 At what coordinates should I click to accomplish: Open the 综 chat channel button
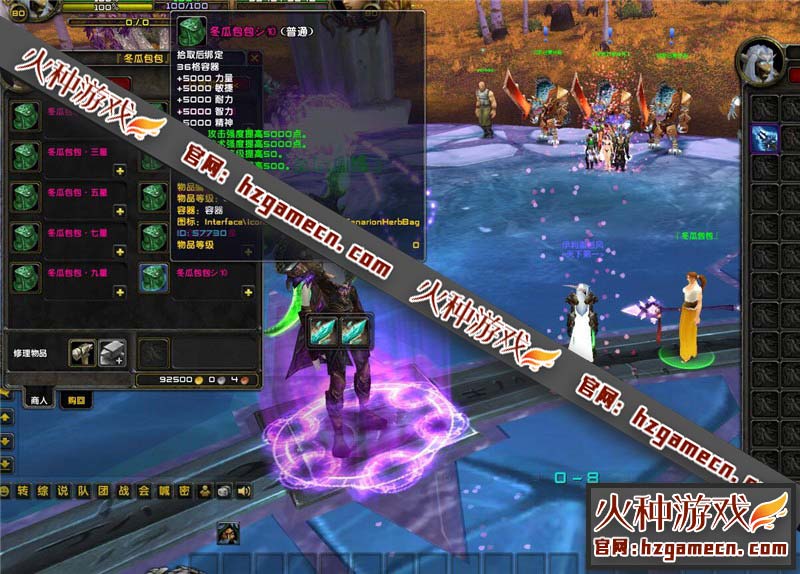coord(44,490)
